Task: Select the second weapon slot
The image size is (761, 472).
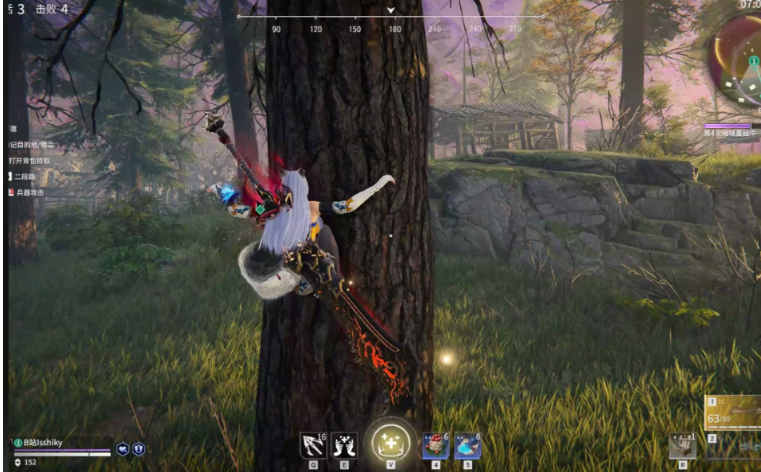Action: click(732, 446)
